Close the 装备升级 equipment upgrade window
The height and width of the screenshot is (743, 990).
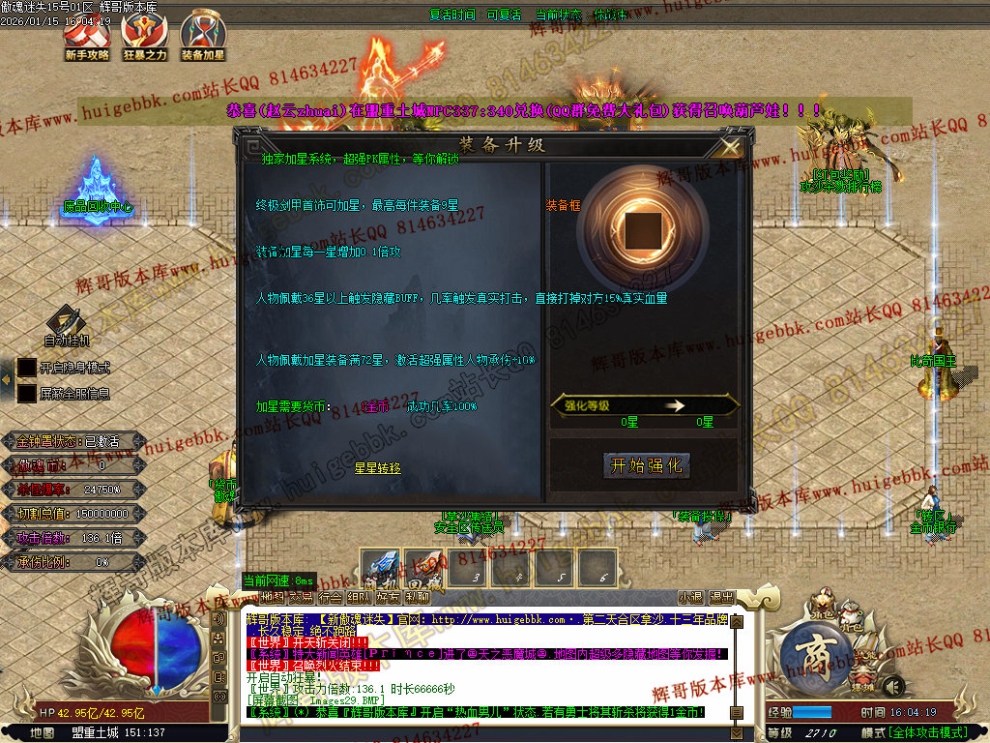[730, 147]
